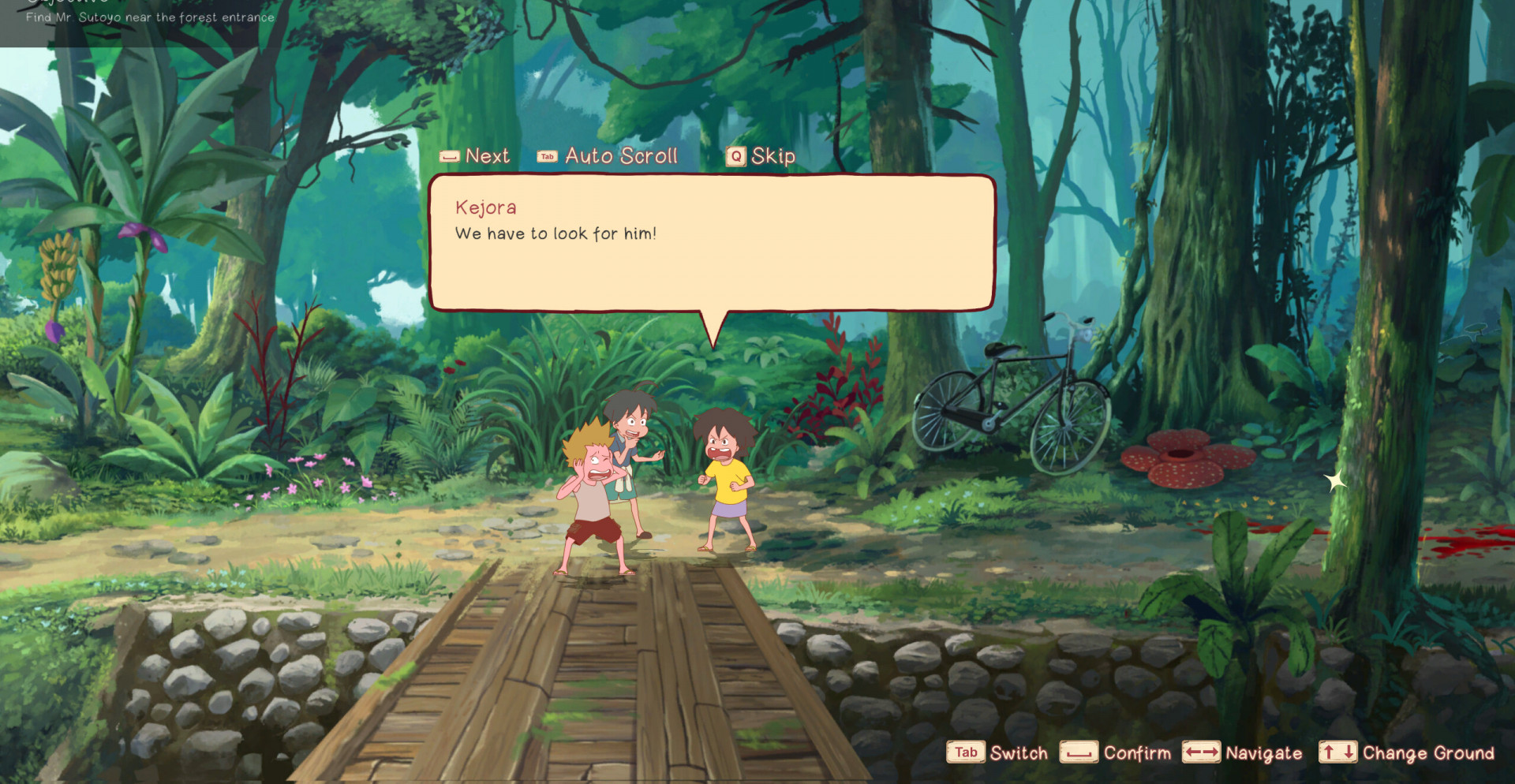Click Kejora's dialogue box to continue
The width and height of the screenshot is (1515, 784).
tap(711, 243)
